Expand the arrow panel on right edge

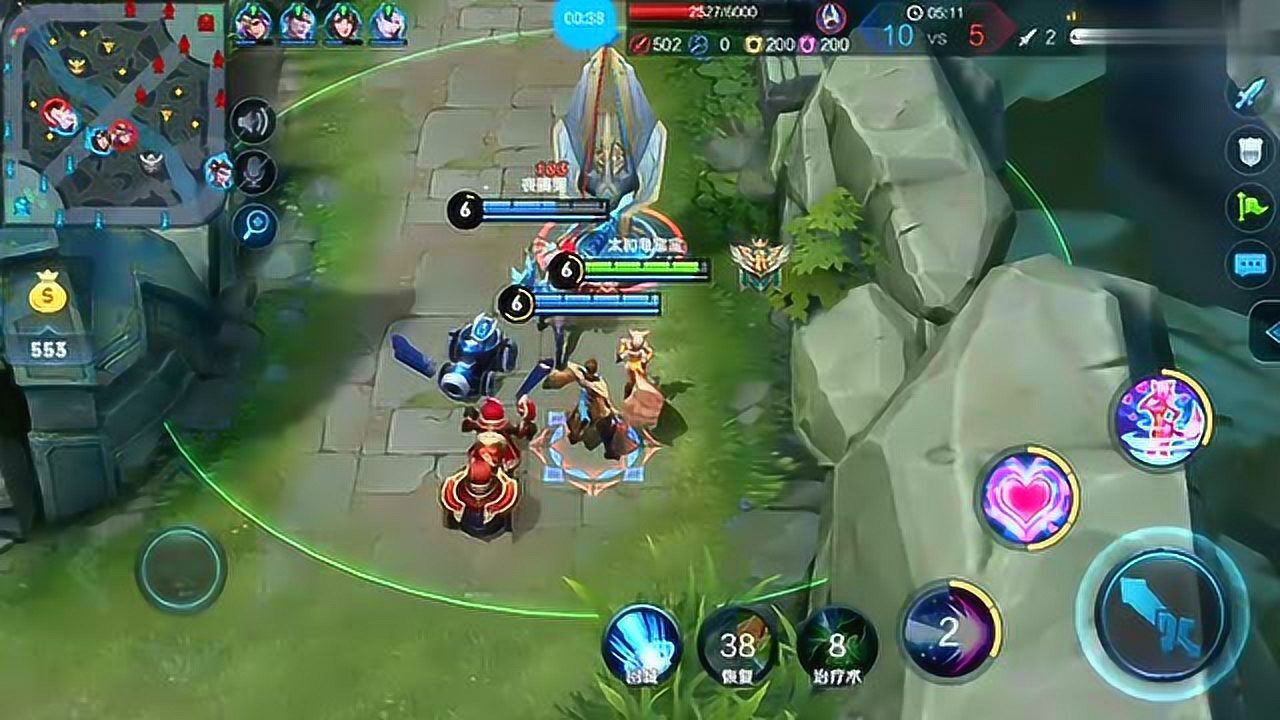pos(1266,333)
